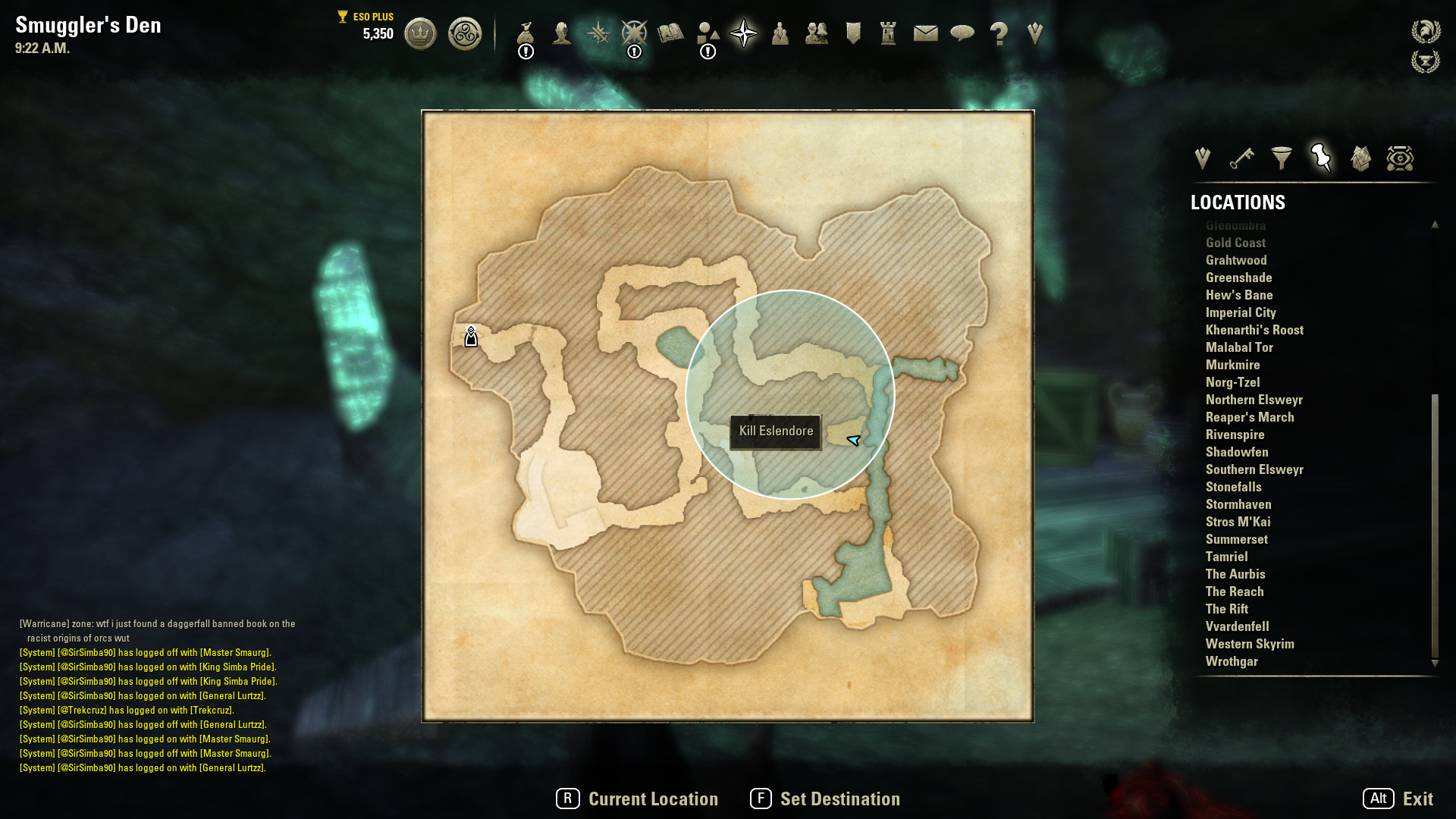The width and height of the screenshot is (1456, 819).
Task: Open the character sheet icon
Action: pyautogui.click(x=561, y=34)
